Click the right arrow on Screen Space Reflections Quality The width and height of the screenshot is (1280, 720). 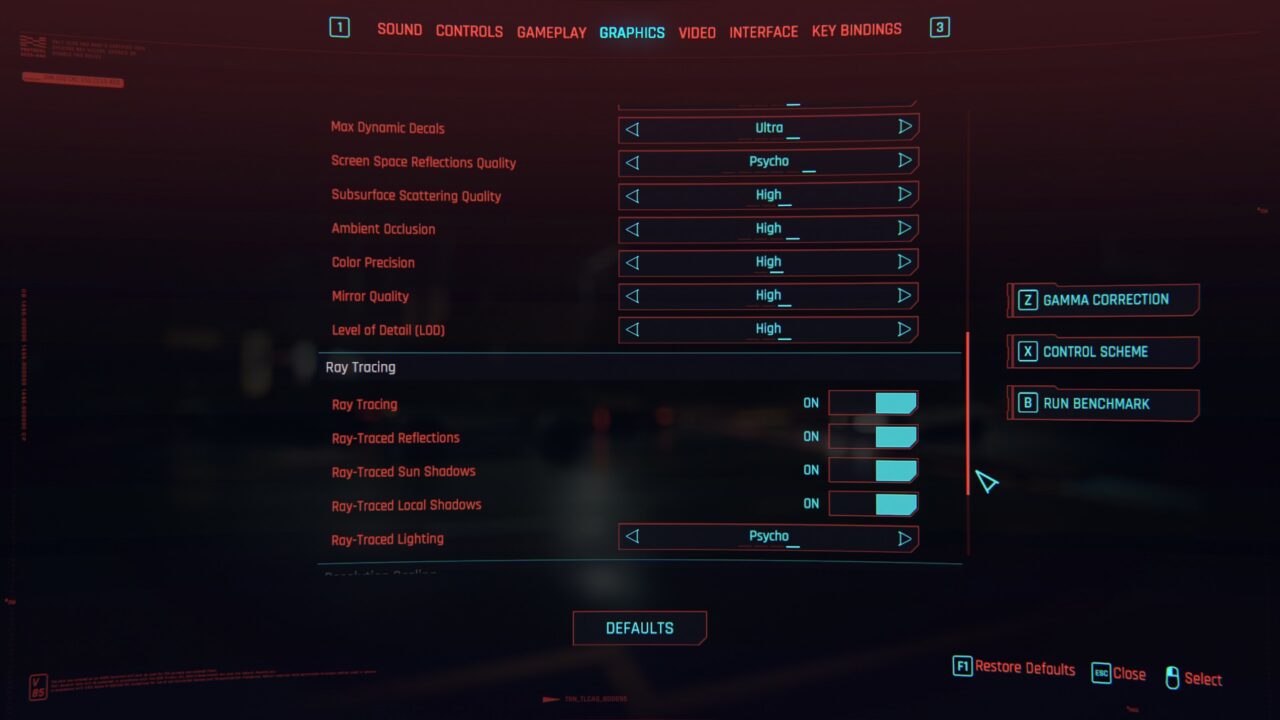[903, 161]
